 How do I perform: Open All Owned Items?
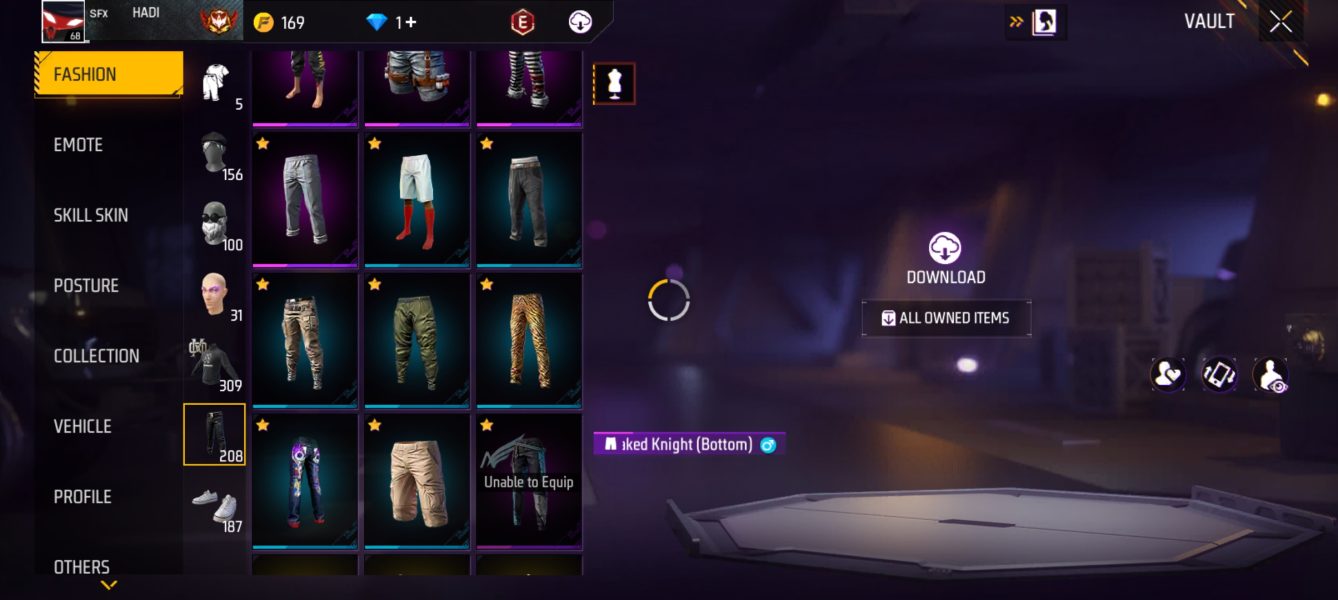pyautogui.click(x=946, y=318)
